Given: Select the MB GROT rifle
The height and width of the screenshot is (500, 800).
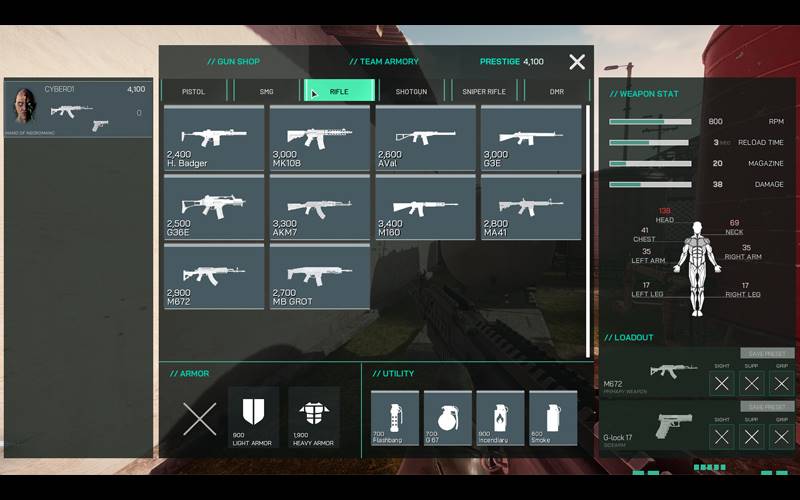Looking at the screenshot, I should point(320,277).
